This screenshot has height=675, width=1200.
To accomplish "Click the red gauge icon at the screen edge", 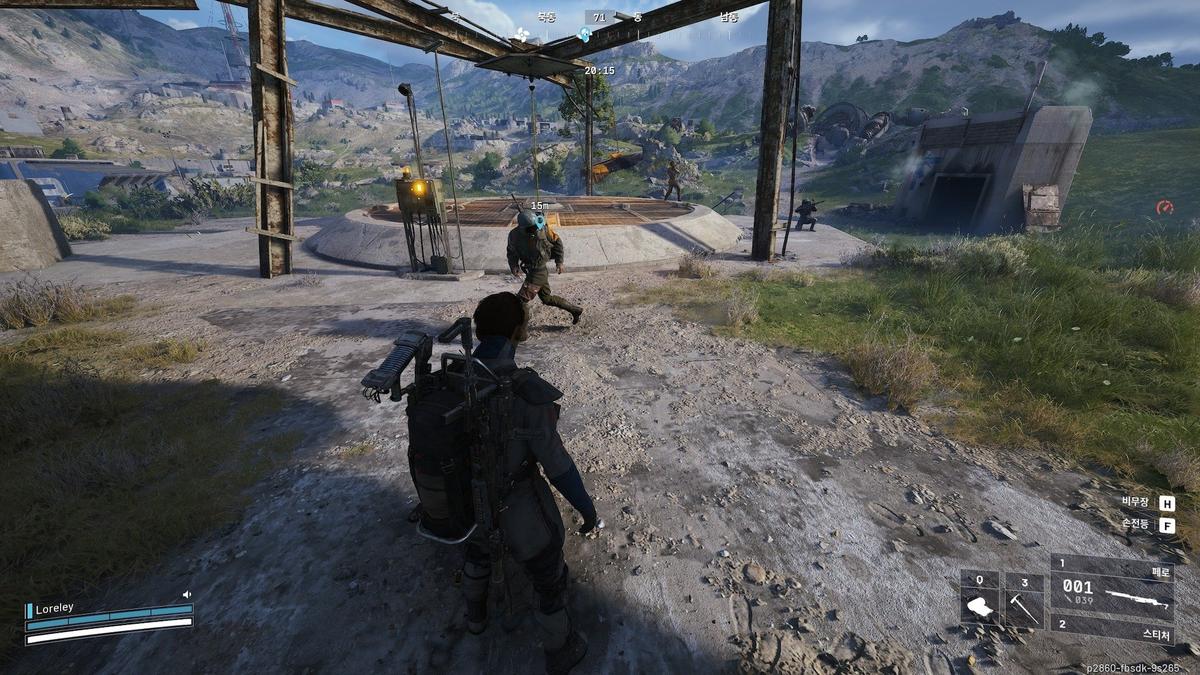I will (1164, 207).
